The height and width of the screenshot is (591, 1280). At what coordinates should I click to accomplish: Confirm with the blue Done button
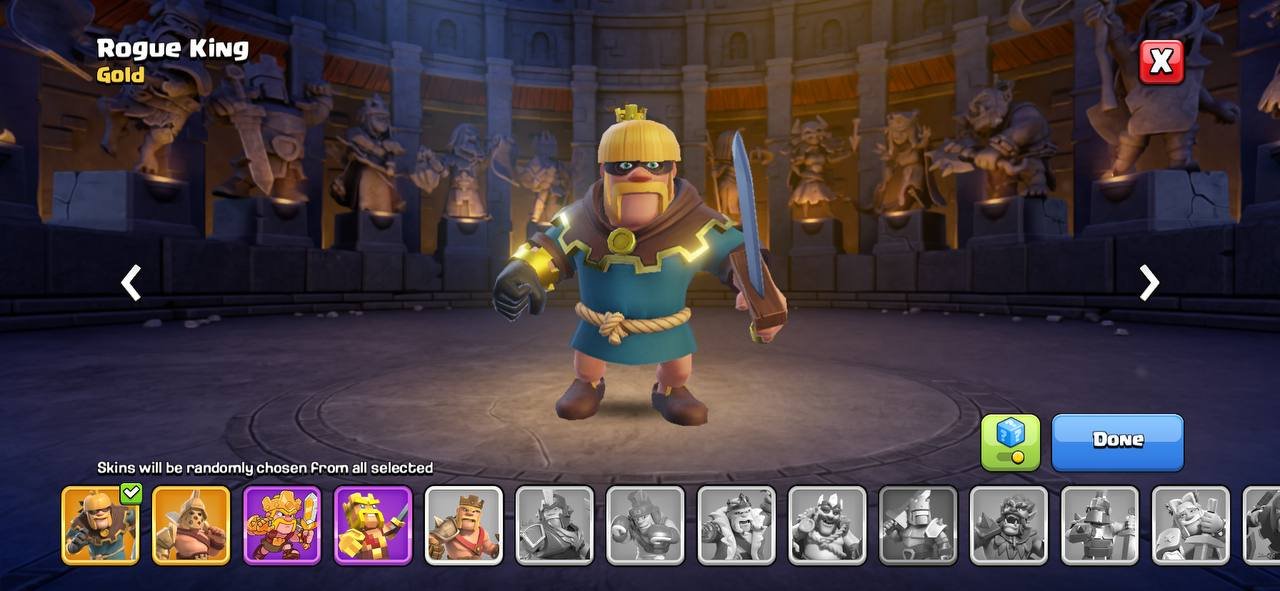point(1117,441)
